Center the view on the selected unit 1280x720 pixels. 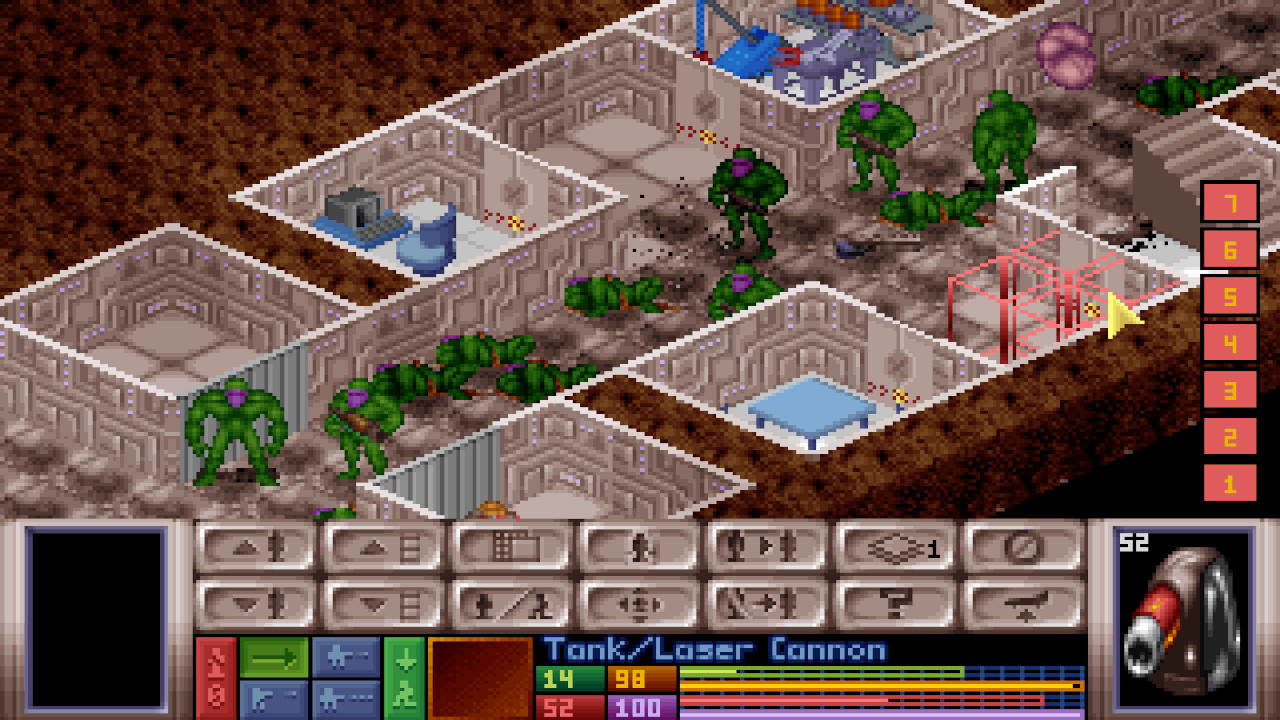(637, 605)
